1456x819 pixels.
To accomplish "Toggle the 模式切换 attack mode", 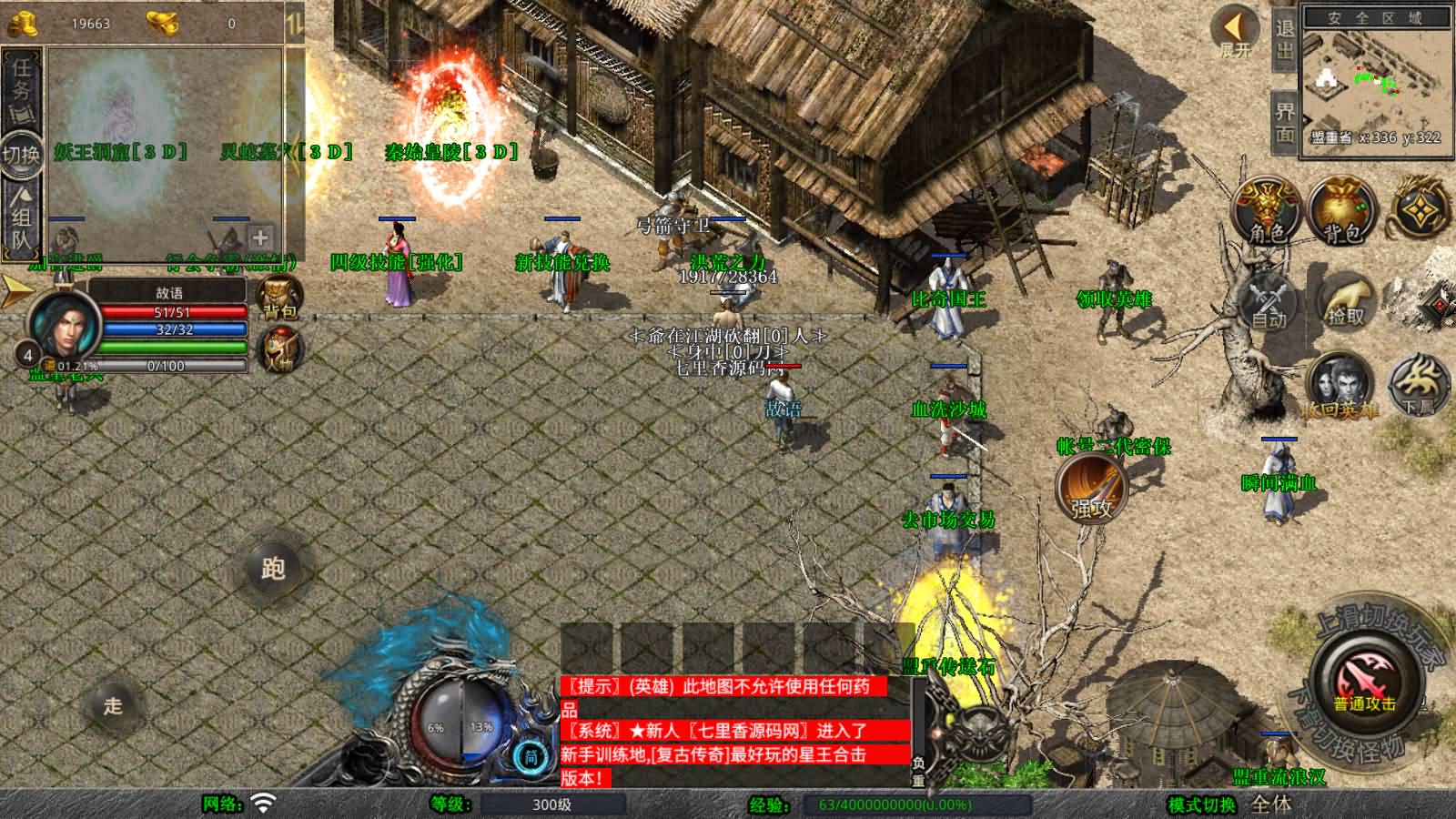I will click(1201, 804).
